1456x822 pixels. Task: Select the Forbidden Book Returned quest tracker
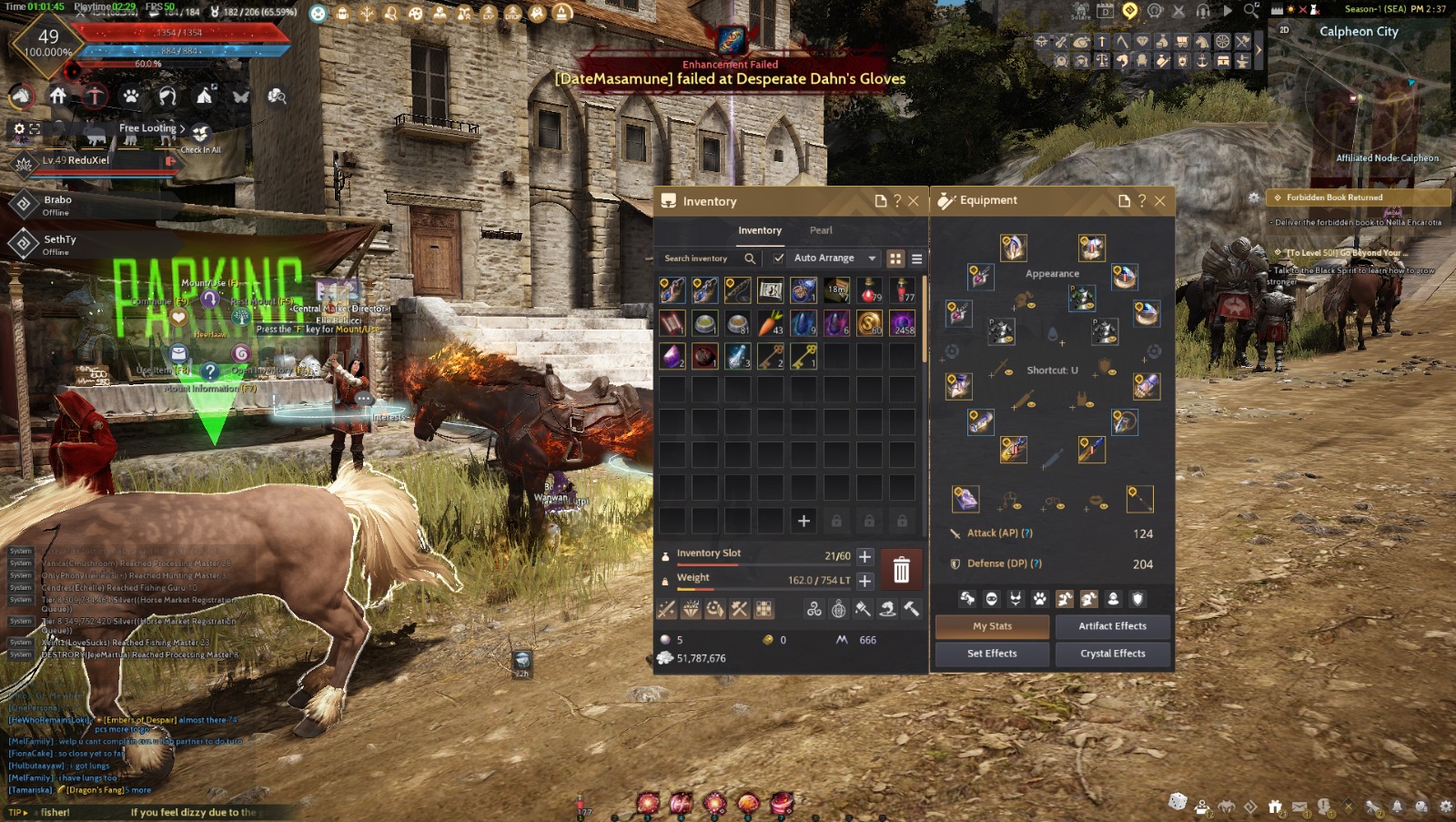coord(1334,198)
